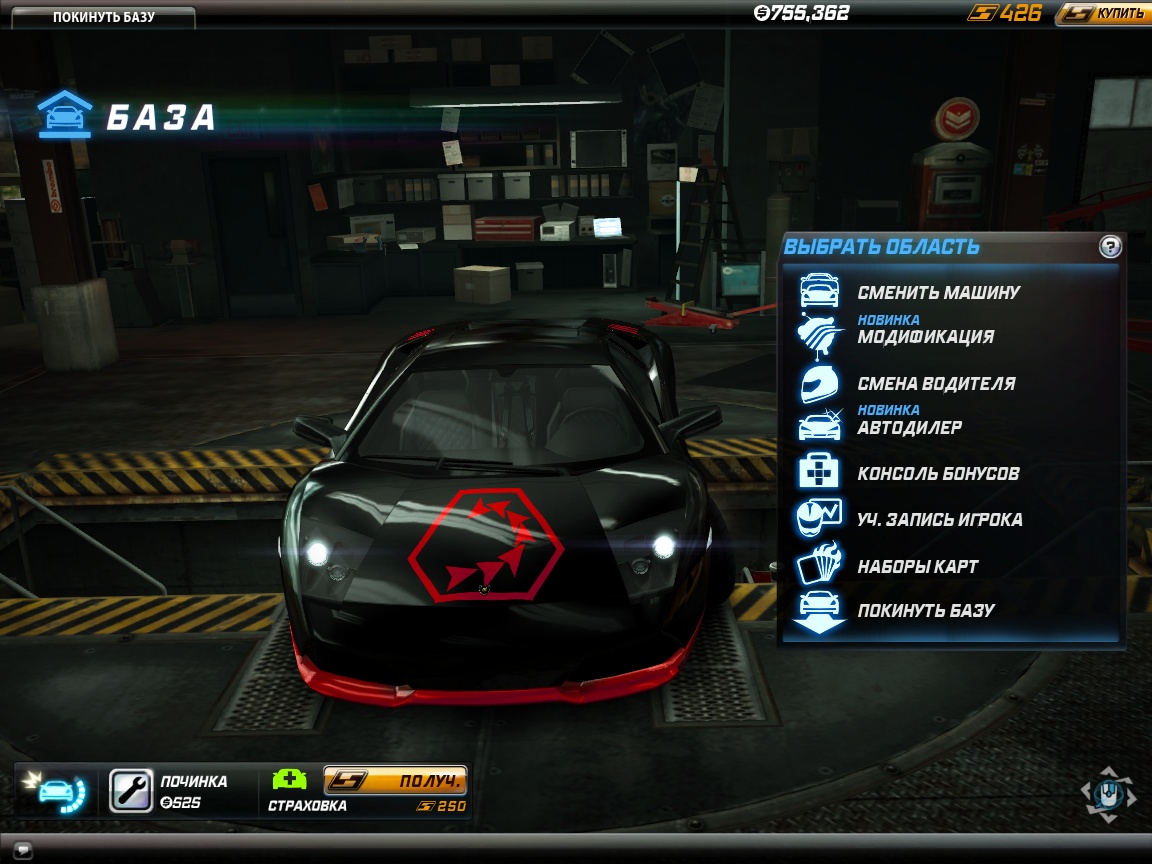
Task: Open Наборы карт card packs
Action: (x=917, y=566)
